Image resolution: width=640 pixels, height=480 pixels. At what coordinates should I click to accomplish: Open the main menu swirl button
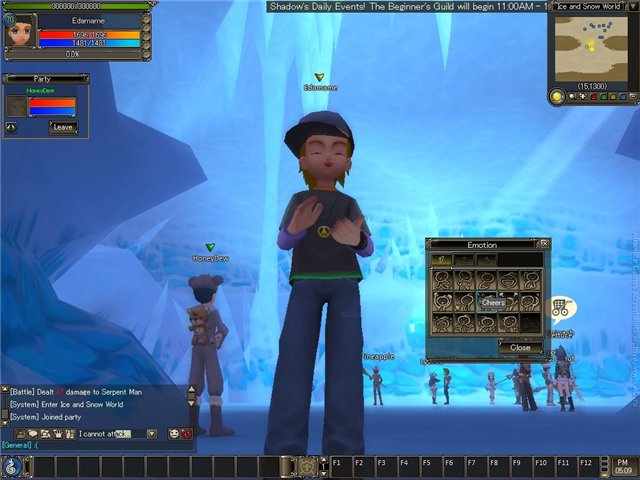11,466
